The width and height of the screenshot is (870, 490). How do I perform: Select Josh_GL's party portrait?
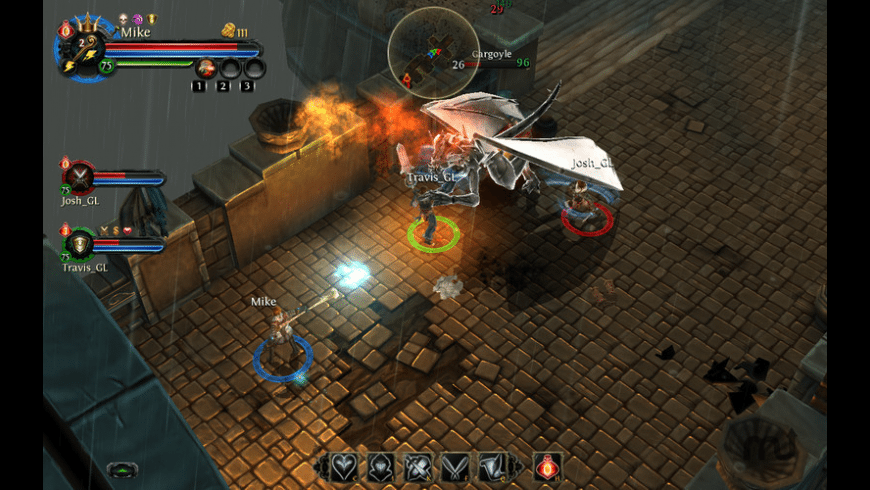click(79, 178)
